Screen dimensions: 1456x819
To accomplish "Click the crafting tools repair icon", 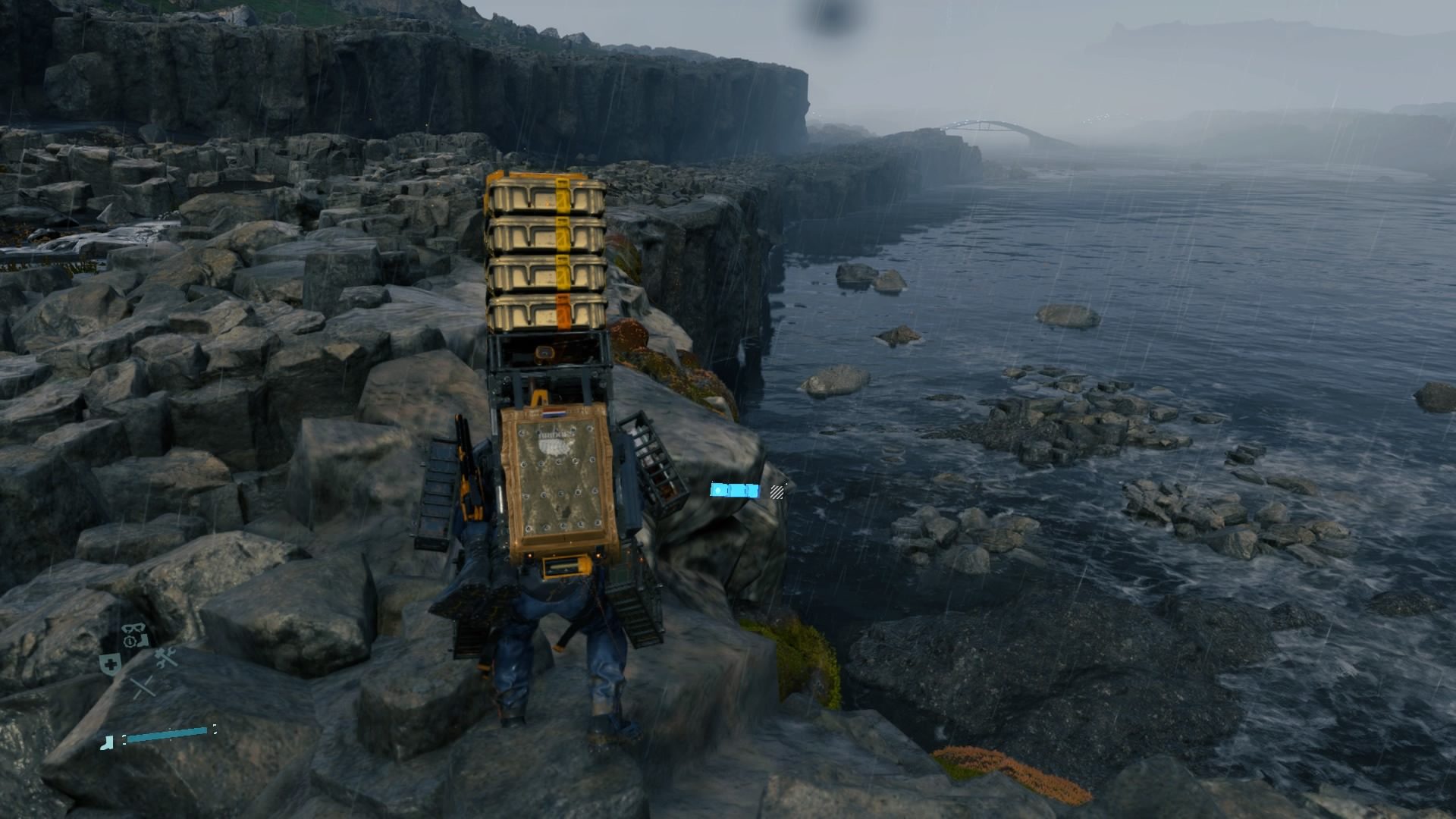I will point(165,657).
